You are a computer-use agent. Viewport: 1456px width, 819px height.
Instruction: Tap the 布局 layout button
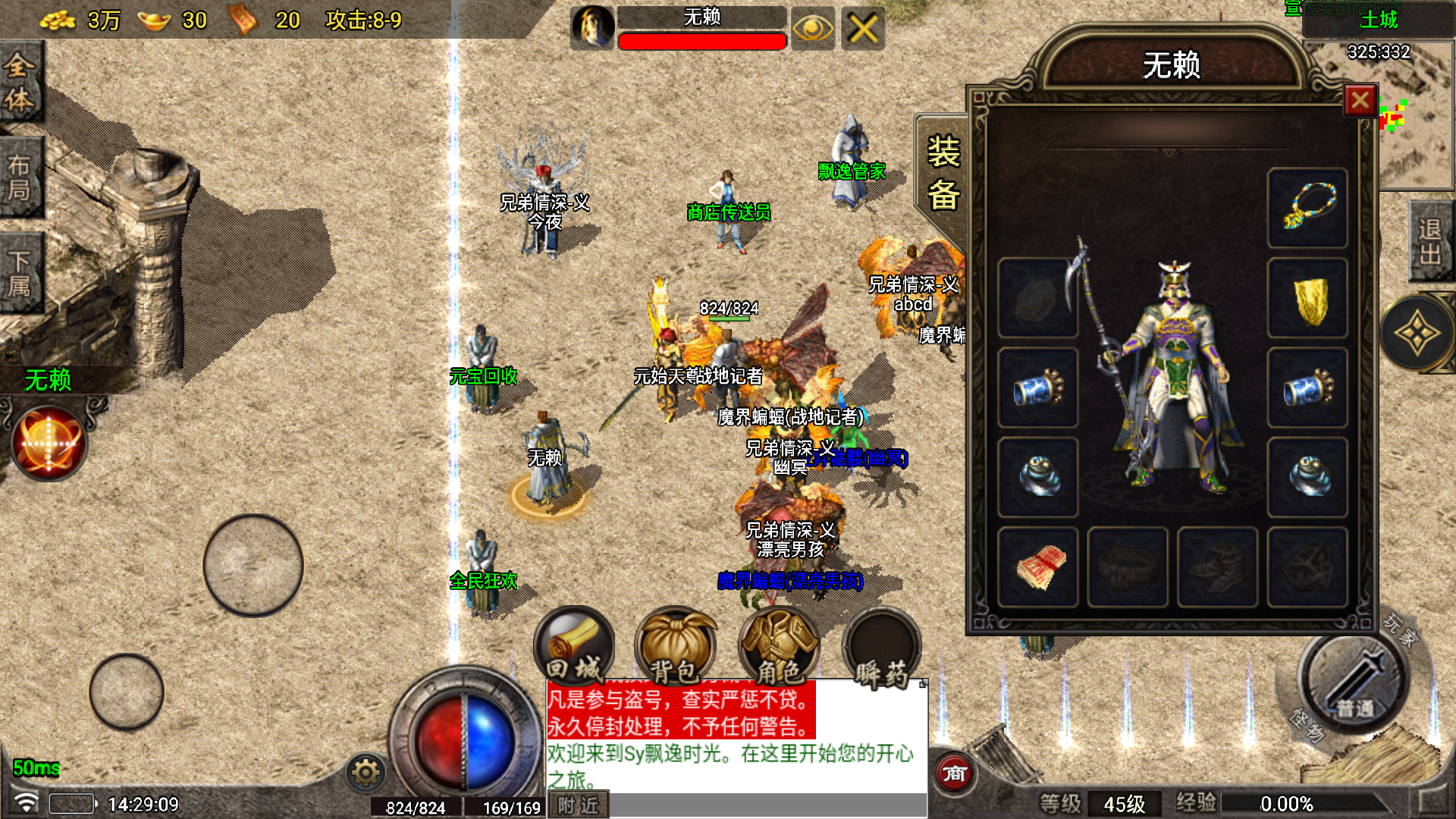pos(20,177)
